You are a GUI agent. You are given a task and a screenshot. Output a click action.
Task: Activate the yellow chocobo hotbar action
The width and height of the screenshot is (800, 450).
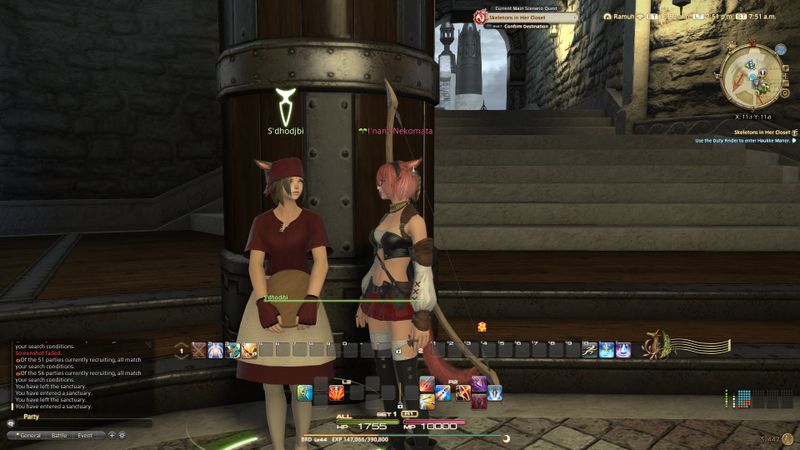click(249, 350)
